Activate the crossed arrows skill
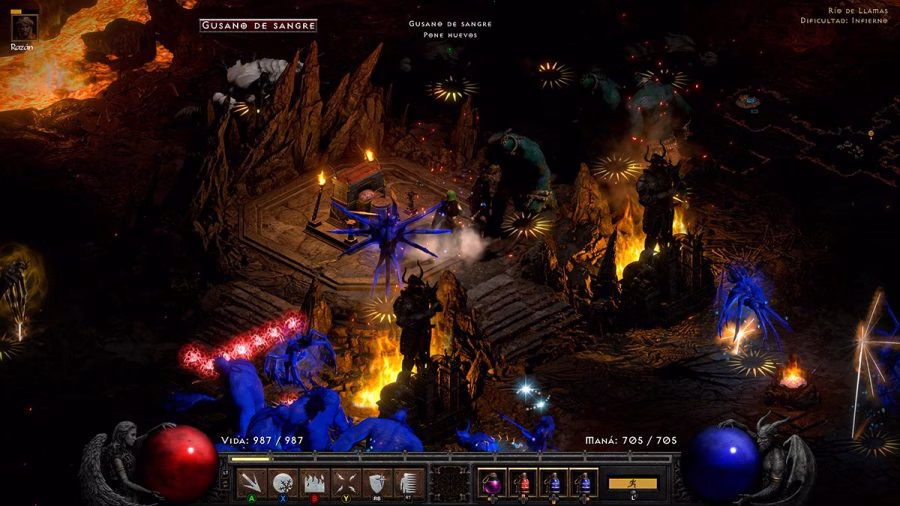The height and width of the screenshot is (506, 900). (346, 481)
